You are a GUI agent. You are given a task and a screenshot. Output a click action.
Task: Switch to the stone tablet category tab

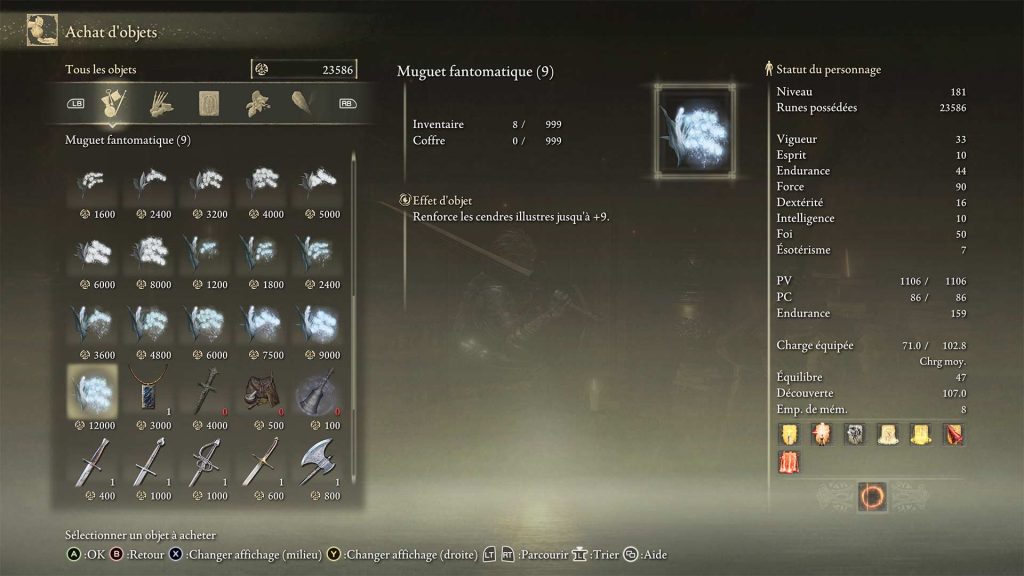(x=209, y=102)
